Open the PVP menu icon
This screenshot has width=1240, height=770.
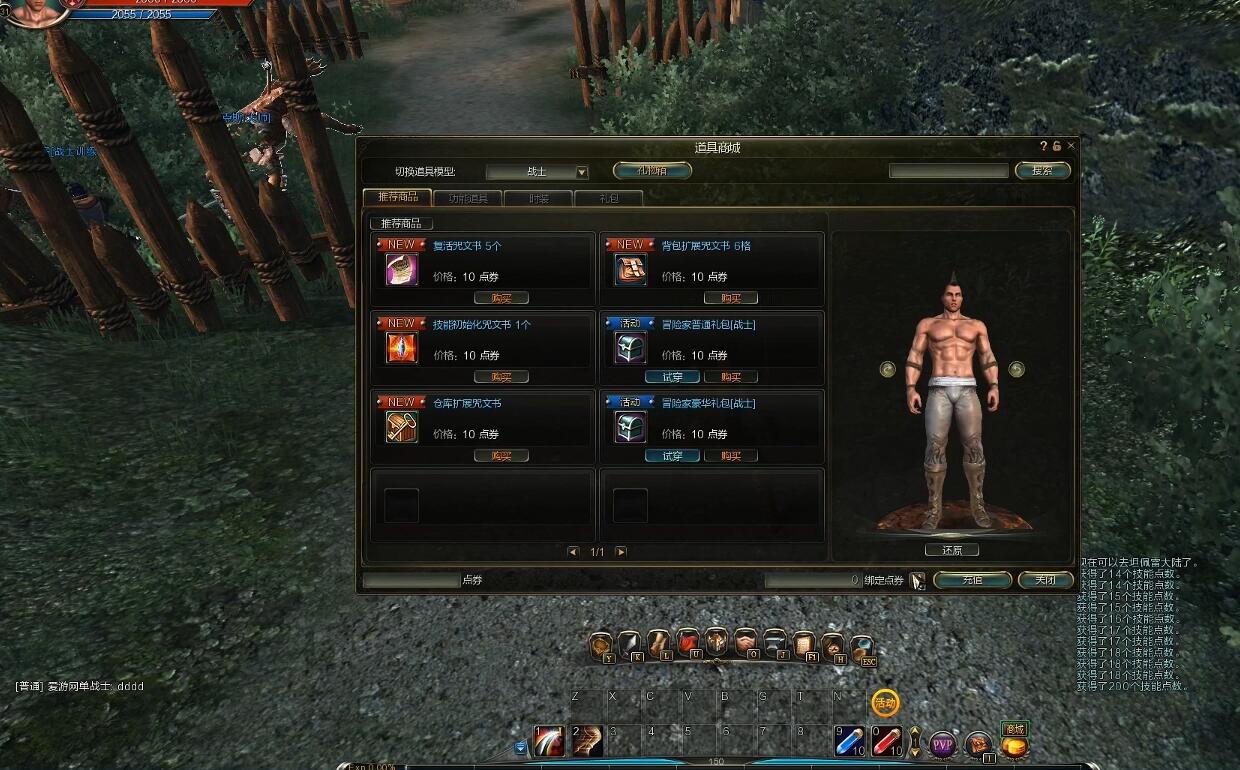click(943, 744)
